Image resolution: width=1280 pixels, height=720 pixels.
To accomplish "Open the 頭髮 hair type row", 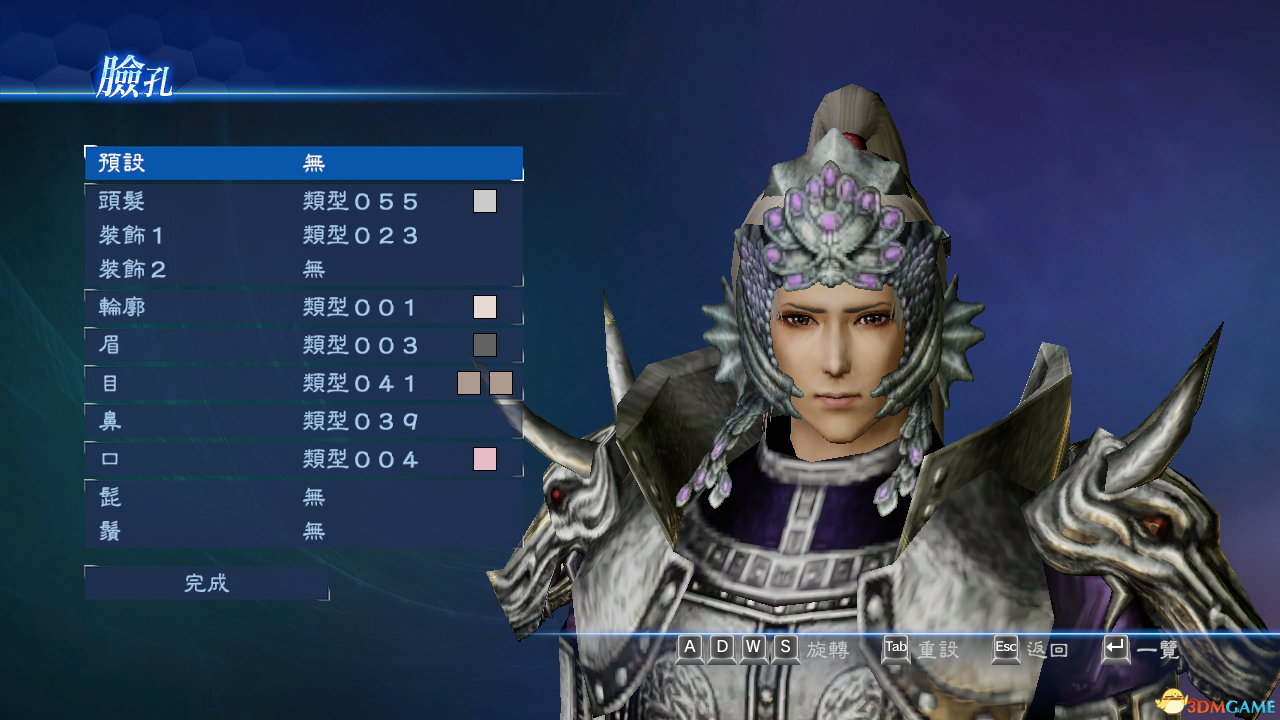I will 280,201.
